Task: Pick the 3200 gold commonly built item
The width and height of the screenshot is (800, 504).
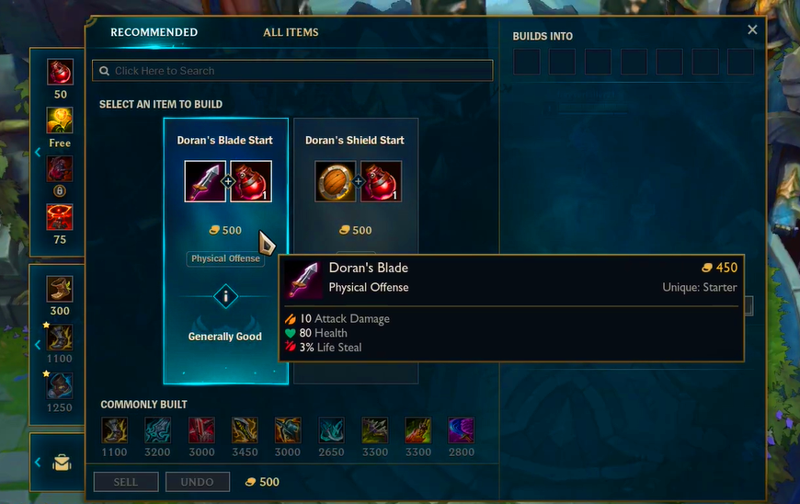Action: (158, 430)
